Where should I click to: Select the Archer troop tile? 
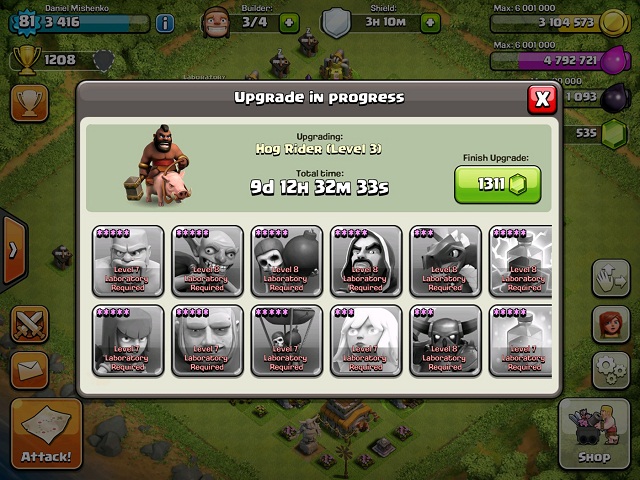(x=128, y=340)
